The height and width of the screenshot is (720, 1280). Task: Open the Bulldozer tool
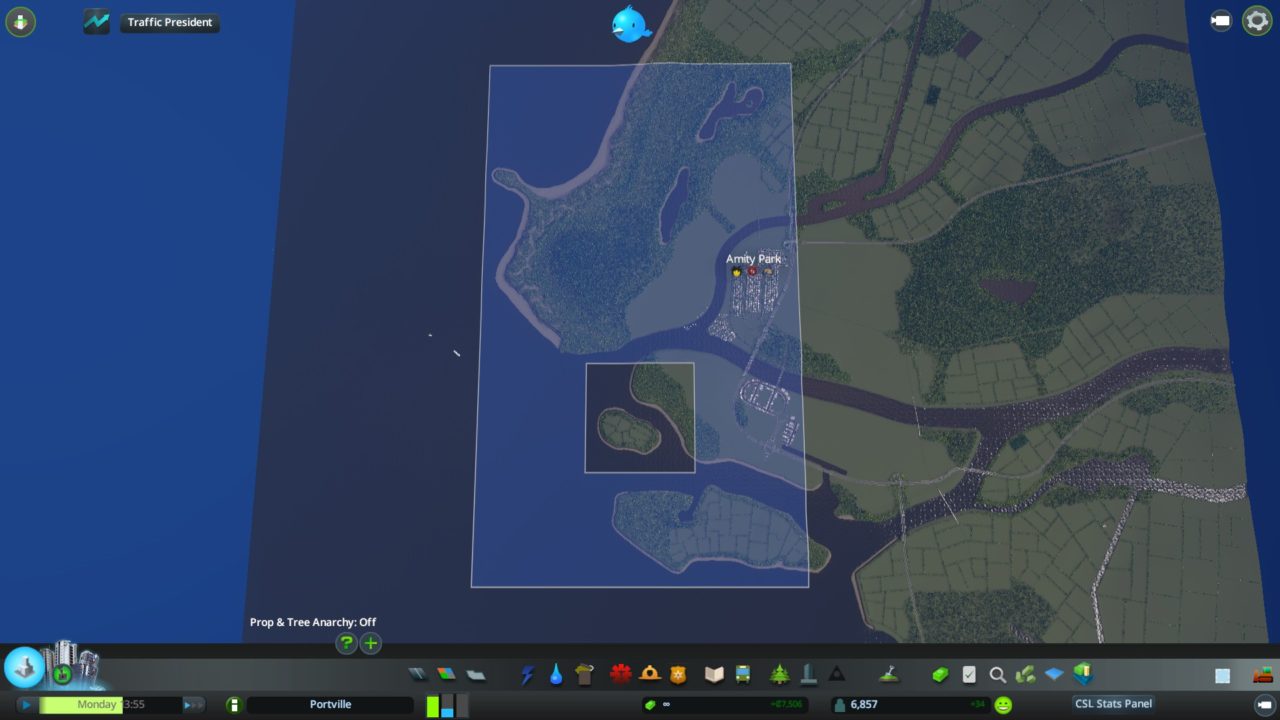point(1262,674)
